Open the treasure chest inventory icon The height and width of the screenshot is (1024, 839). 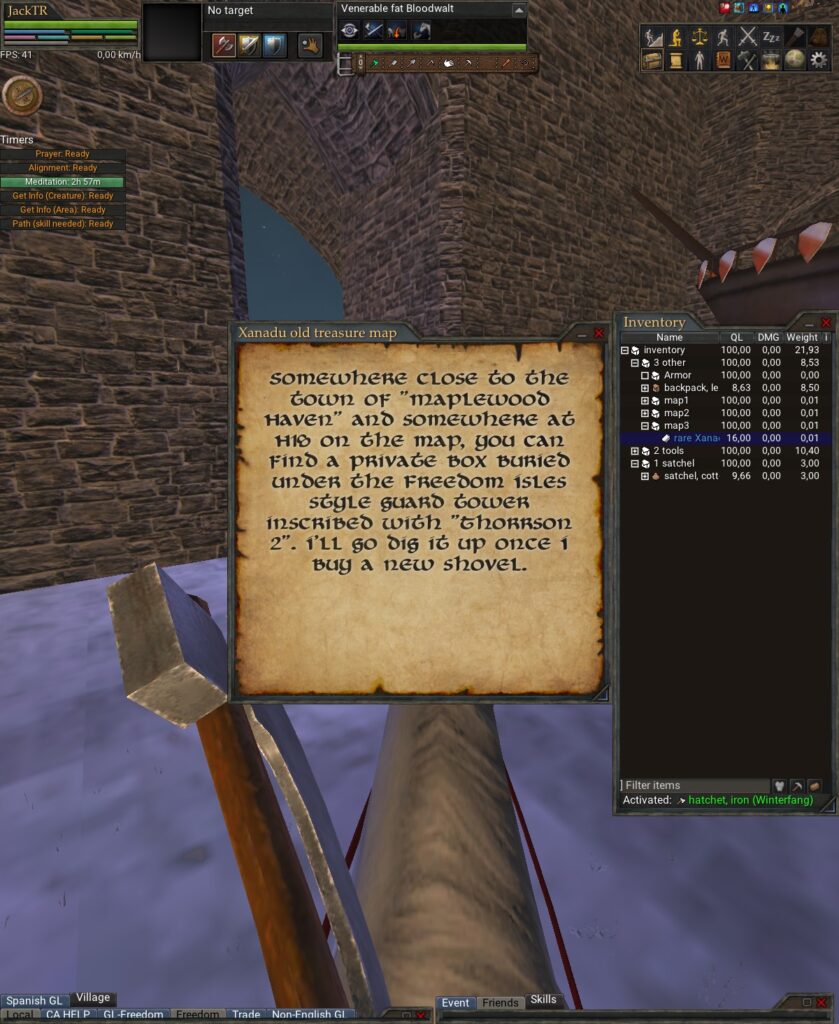coord(652,60)
